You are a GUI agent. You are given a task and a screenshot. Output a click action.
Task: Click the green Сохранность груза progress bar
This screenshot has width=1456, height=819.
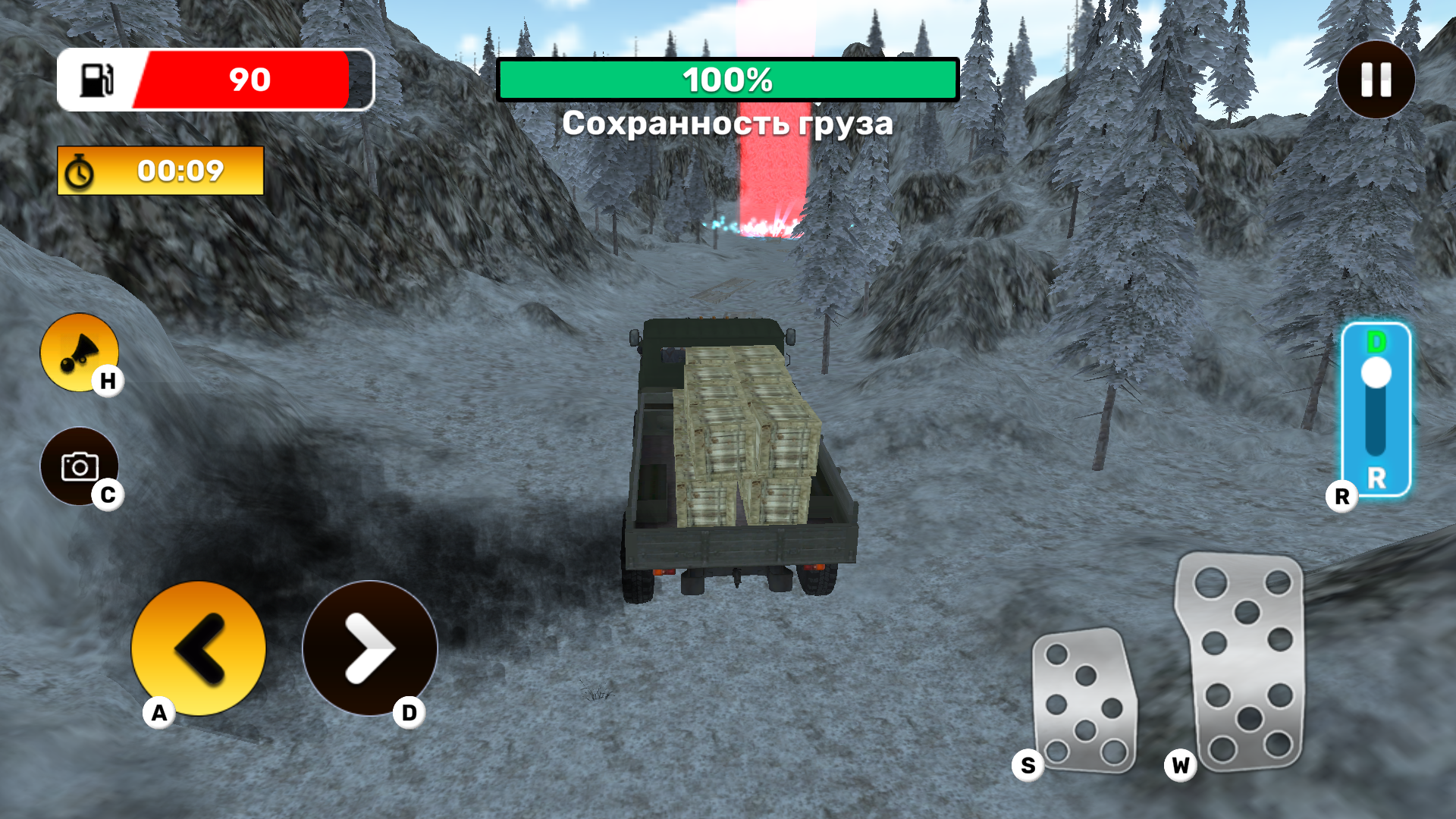click(728, 79)
